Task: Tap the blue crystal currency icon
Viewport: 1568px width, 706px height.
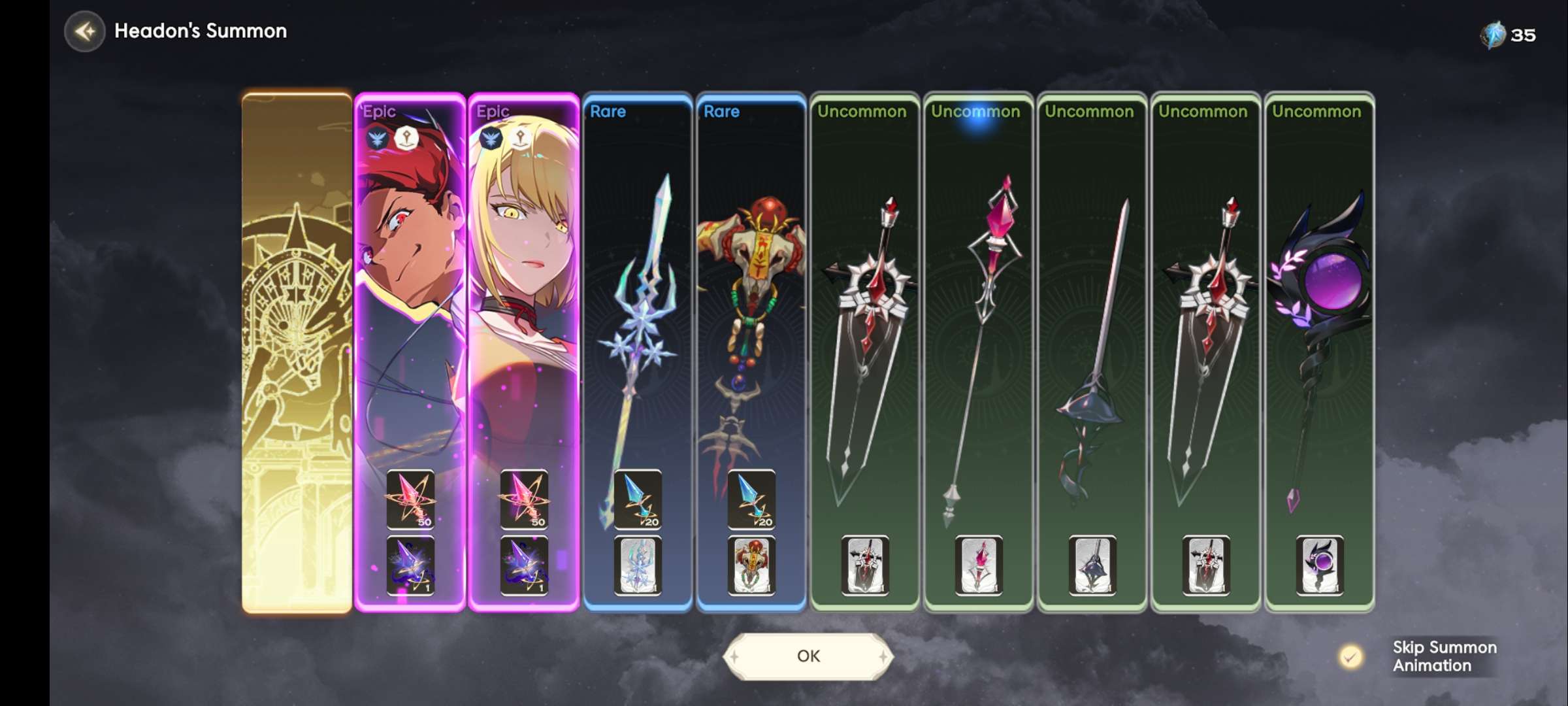Action: click(1493, 35)
